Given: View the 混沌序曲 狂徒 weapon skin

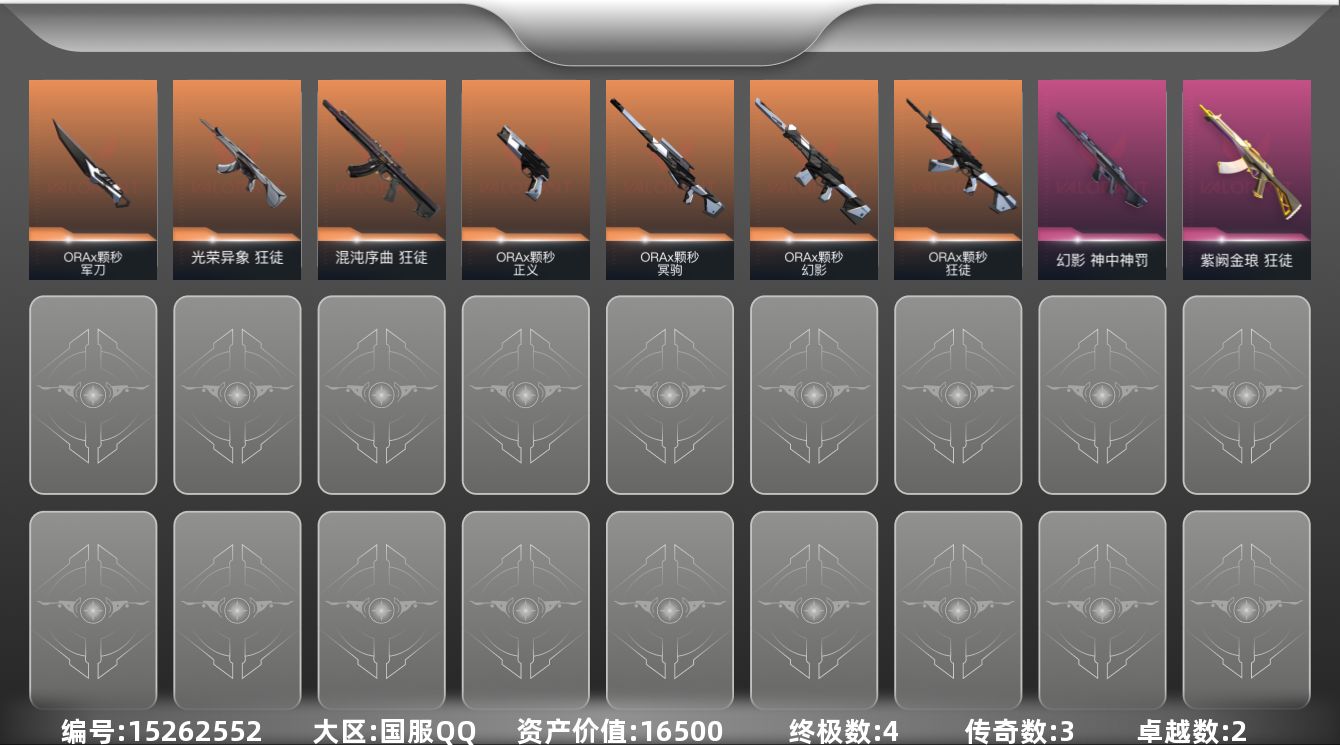Looking at the screenshot, I should 381,180.
